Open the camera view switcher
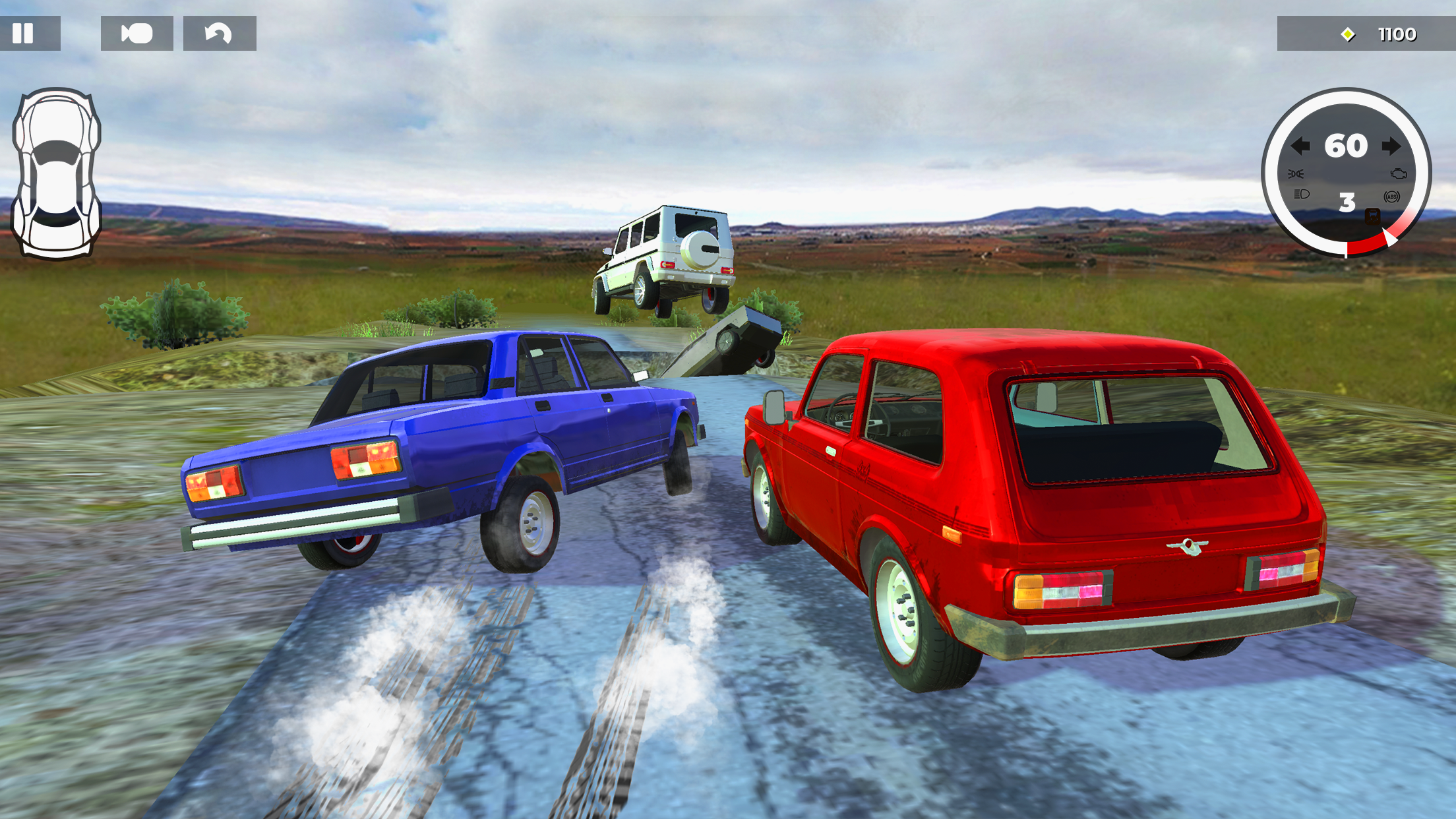 pyautogui.click(x=136, y=34)
